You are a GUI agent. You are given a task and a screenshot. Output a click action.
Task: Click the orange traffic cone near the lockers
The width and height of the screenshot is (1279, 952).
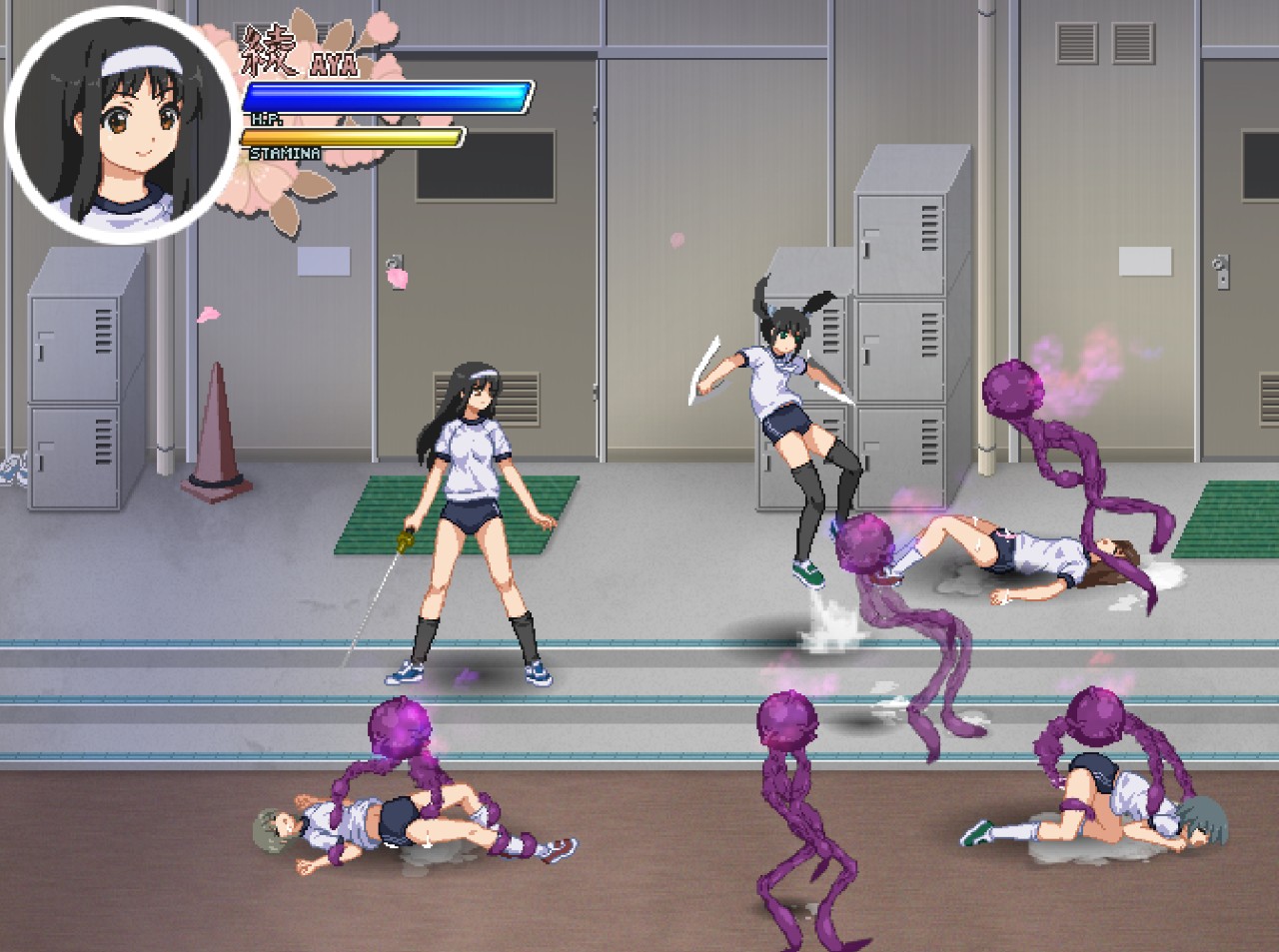(215, 430)
